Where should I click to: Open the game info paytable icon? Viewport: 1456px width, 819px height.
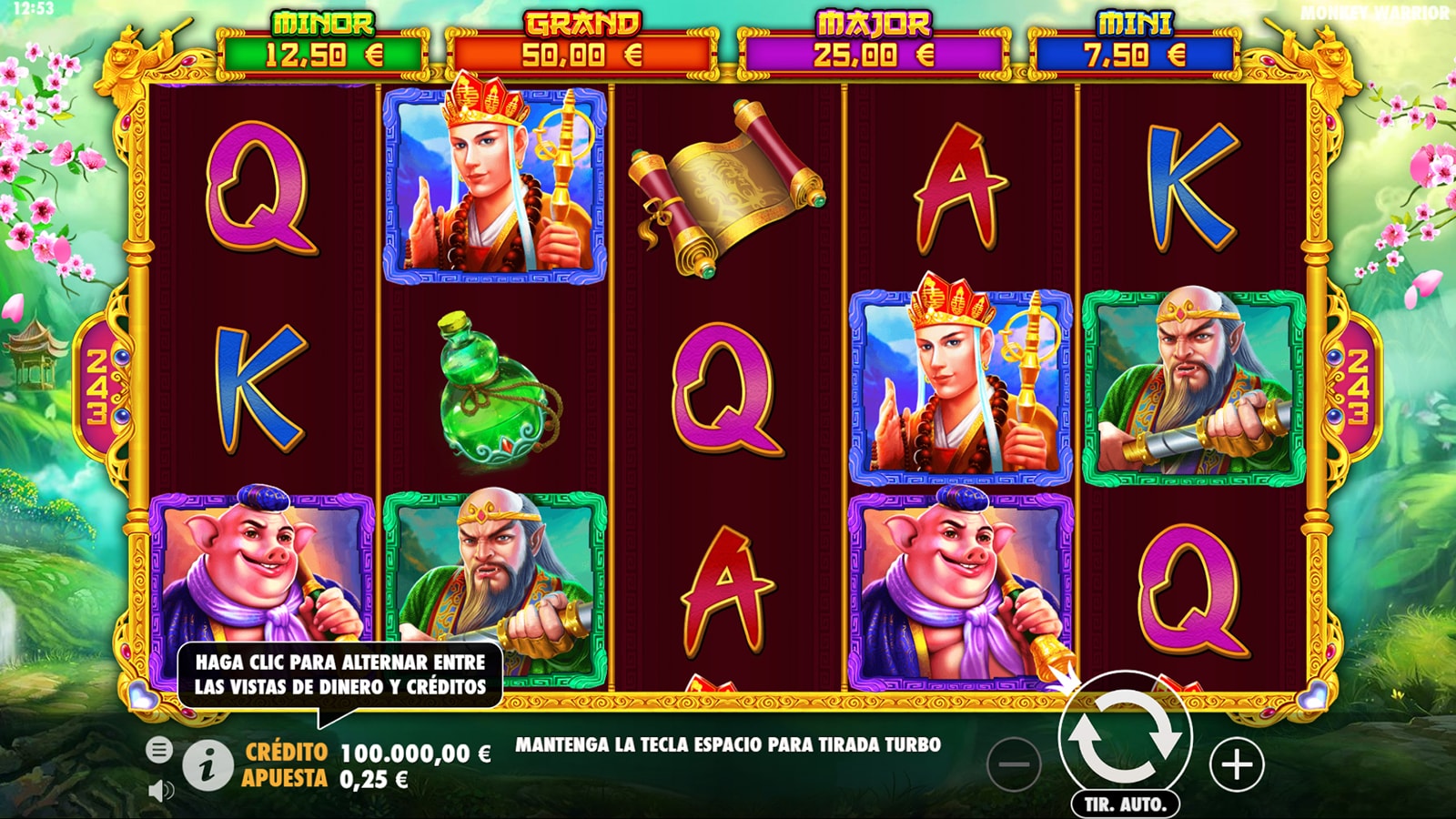pos(207,765)
